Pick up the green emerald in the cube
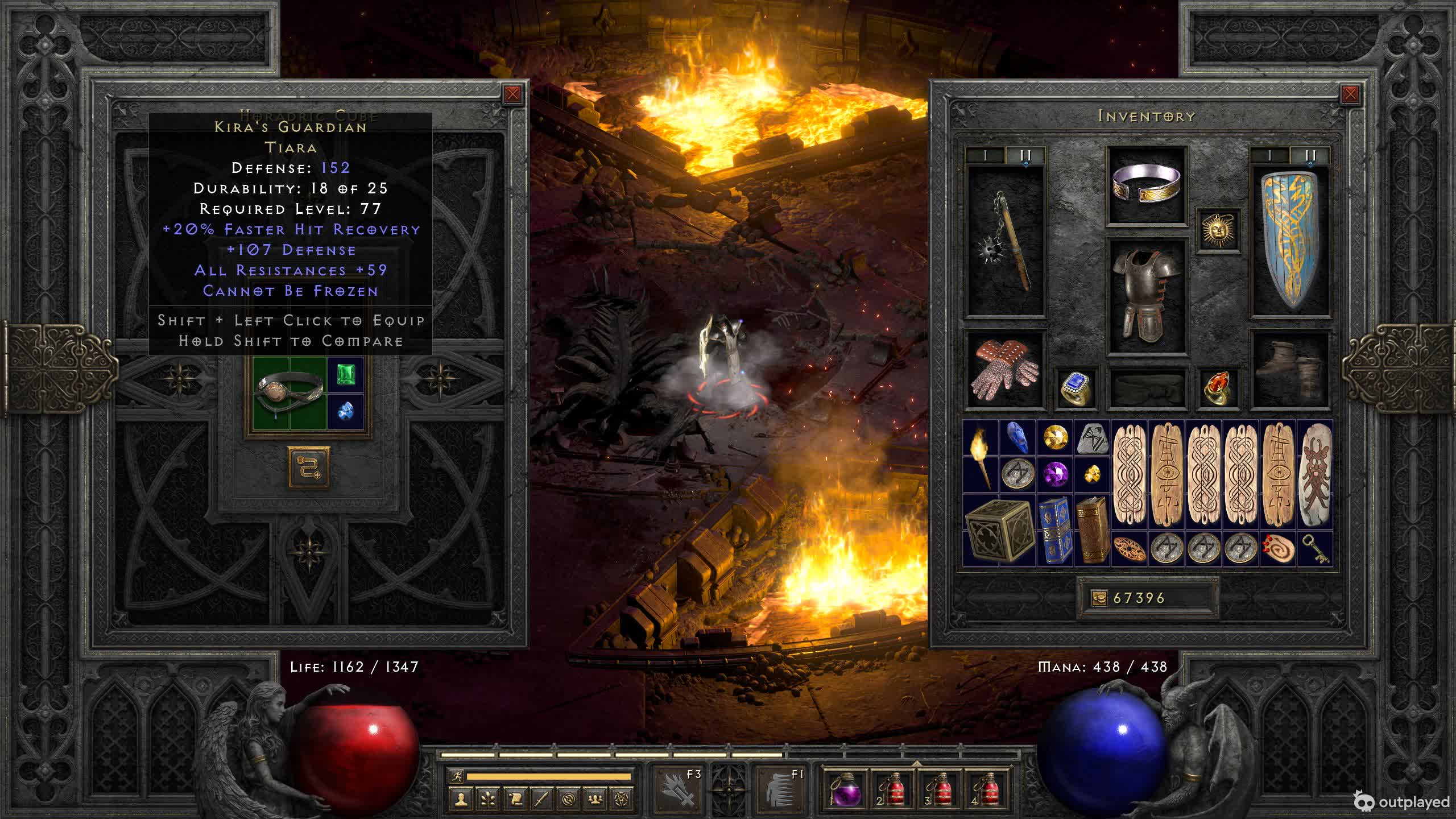Image resolution: width=1456 pixels, height=819 pixels. pos(345,375)
